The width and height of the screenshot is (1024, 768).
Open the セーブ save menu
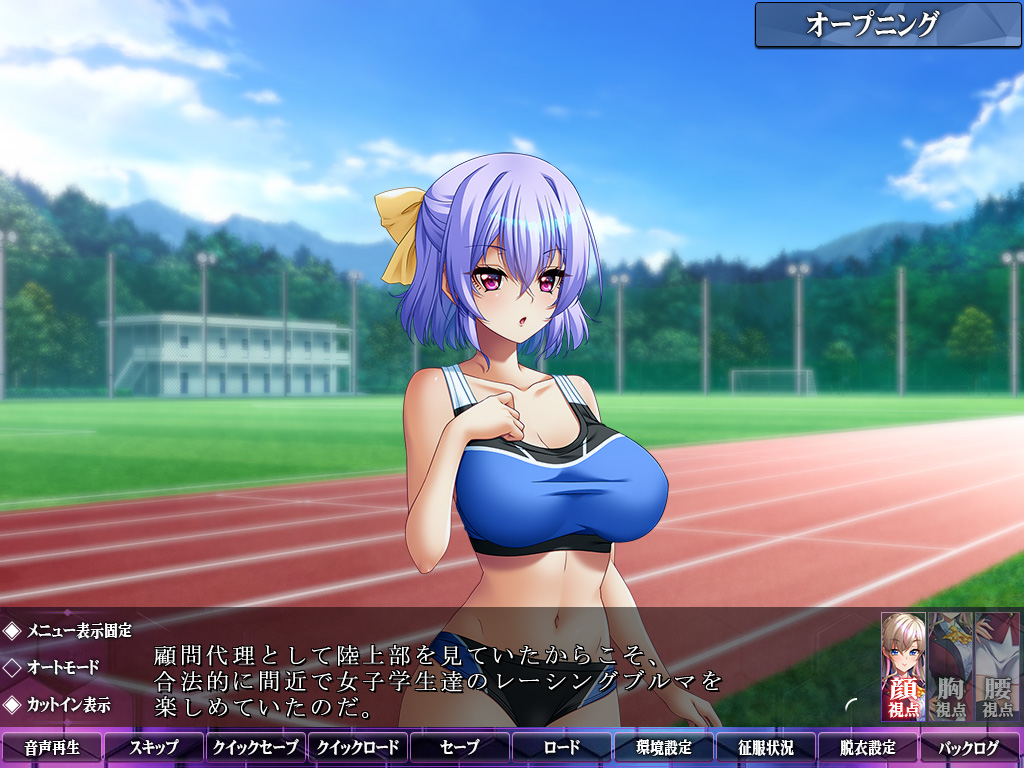coord(460,748)
